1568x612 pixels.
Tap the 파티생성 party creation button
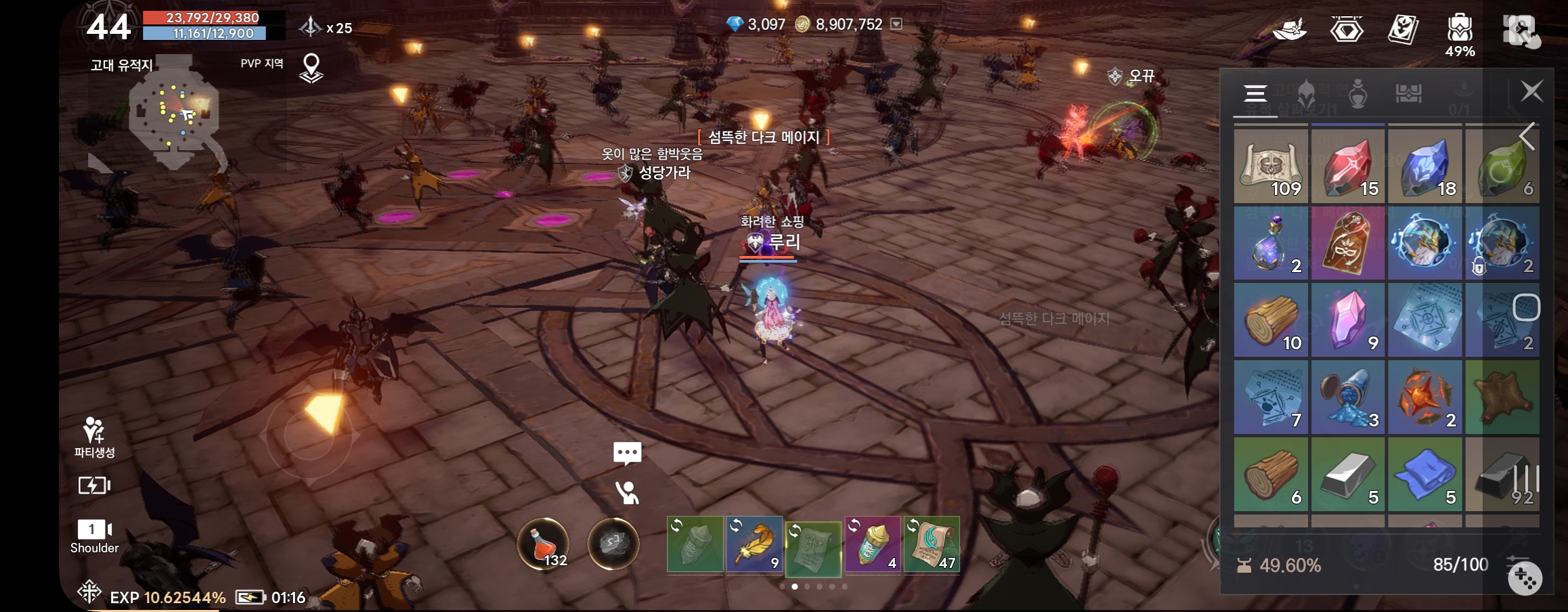tap(94, 437)
